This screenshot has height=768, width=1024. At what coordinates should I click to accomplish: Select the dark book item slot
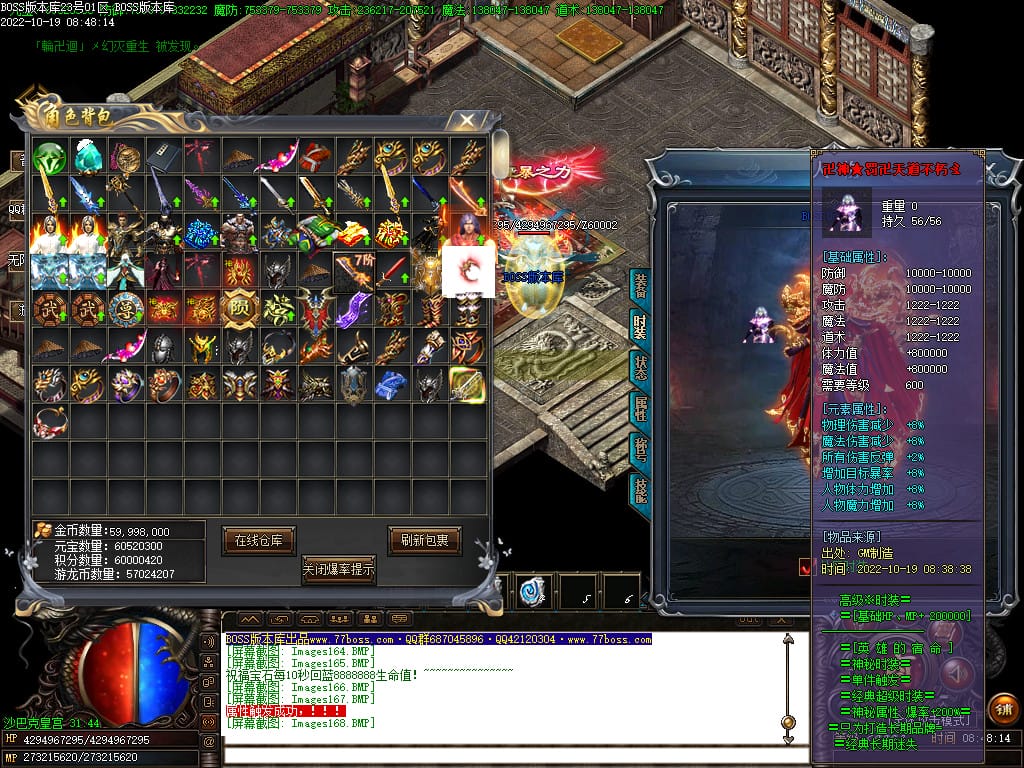(162, 157)
